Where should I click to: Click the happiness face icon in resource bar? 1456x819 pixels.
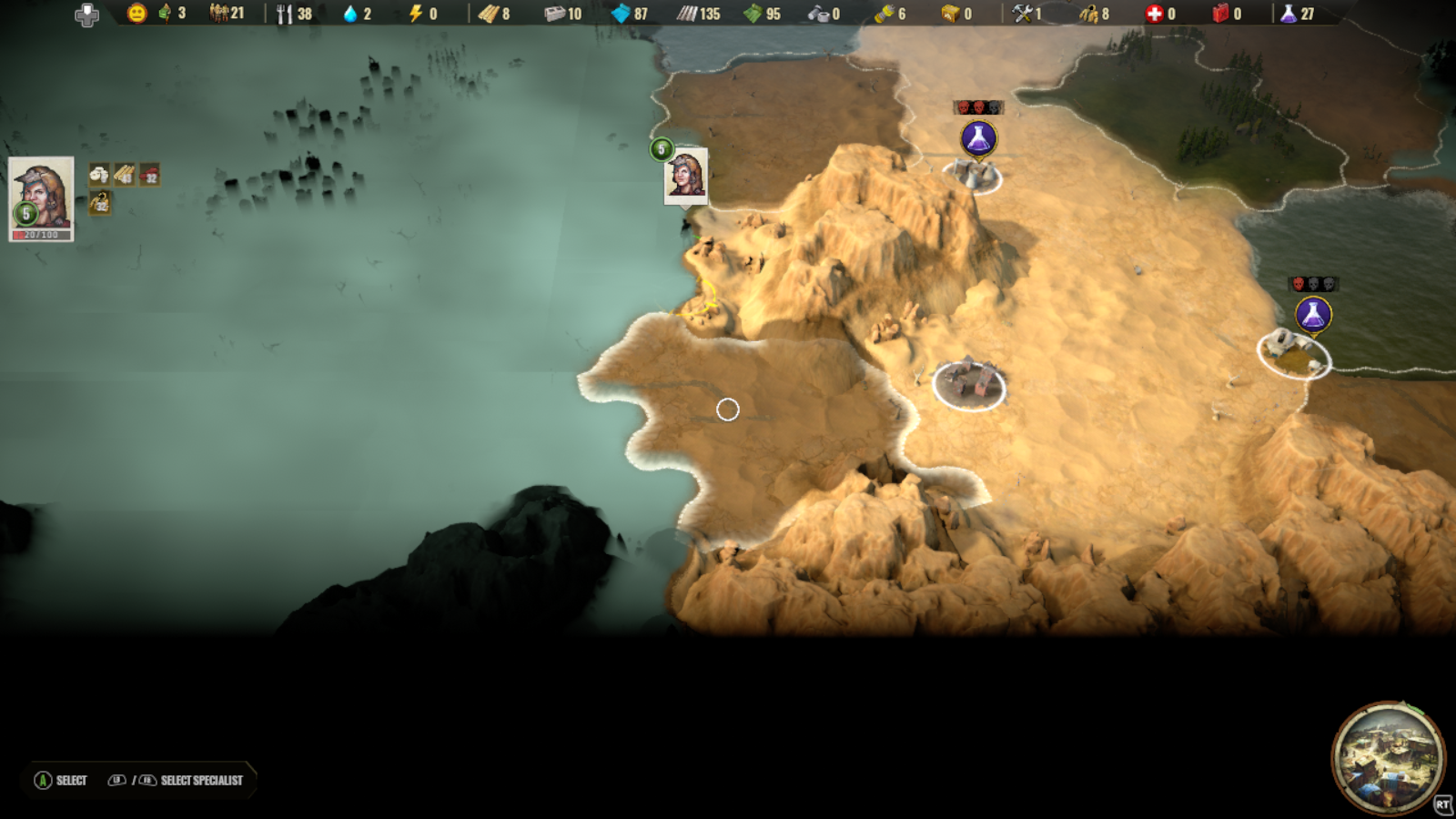(135, 14)
